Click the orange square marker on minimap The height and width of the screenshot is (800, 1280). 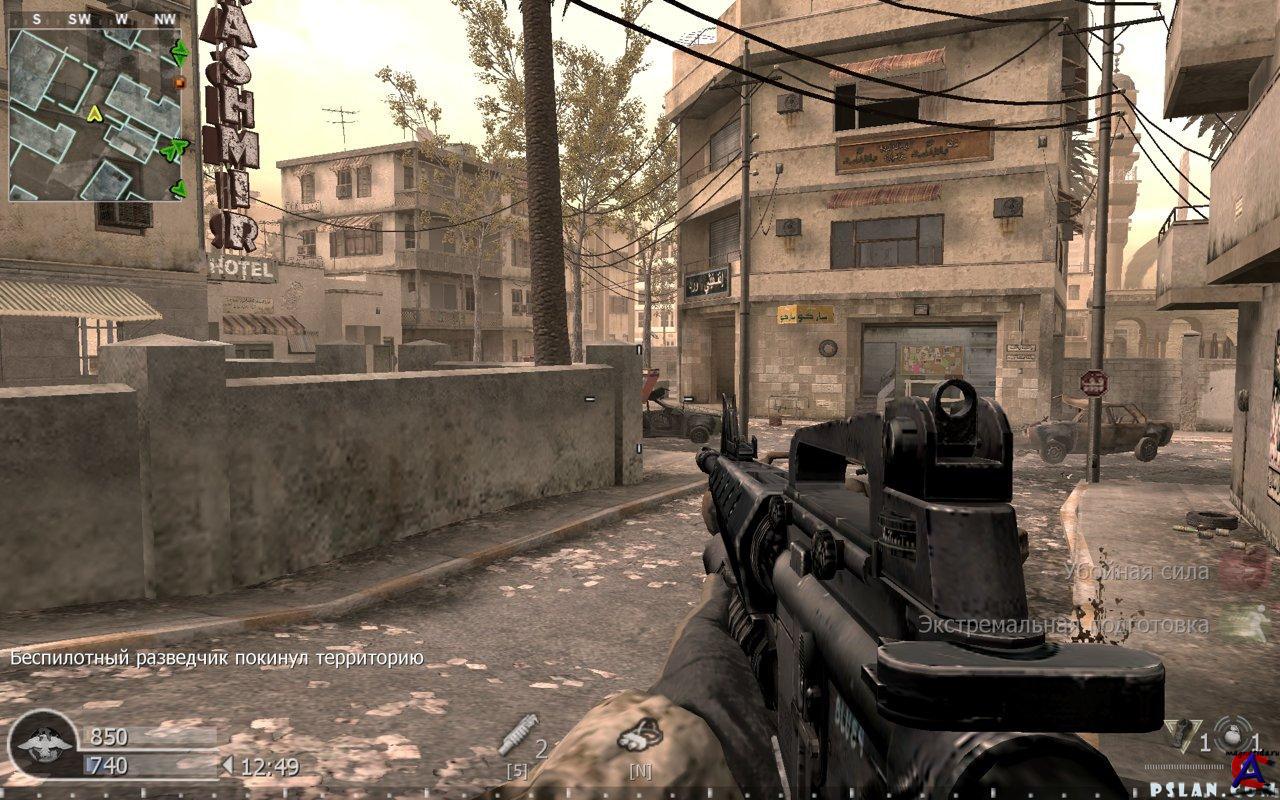pyautogui.click(x=179, y=83)
